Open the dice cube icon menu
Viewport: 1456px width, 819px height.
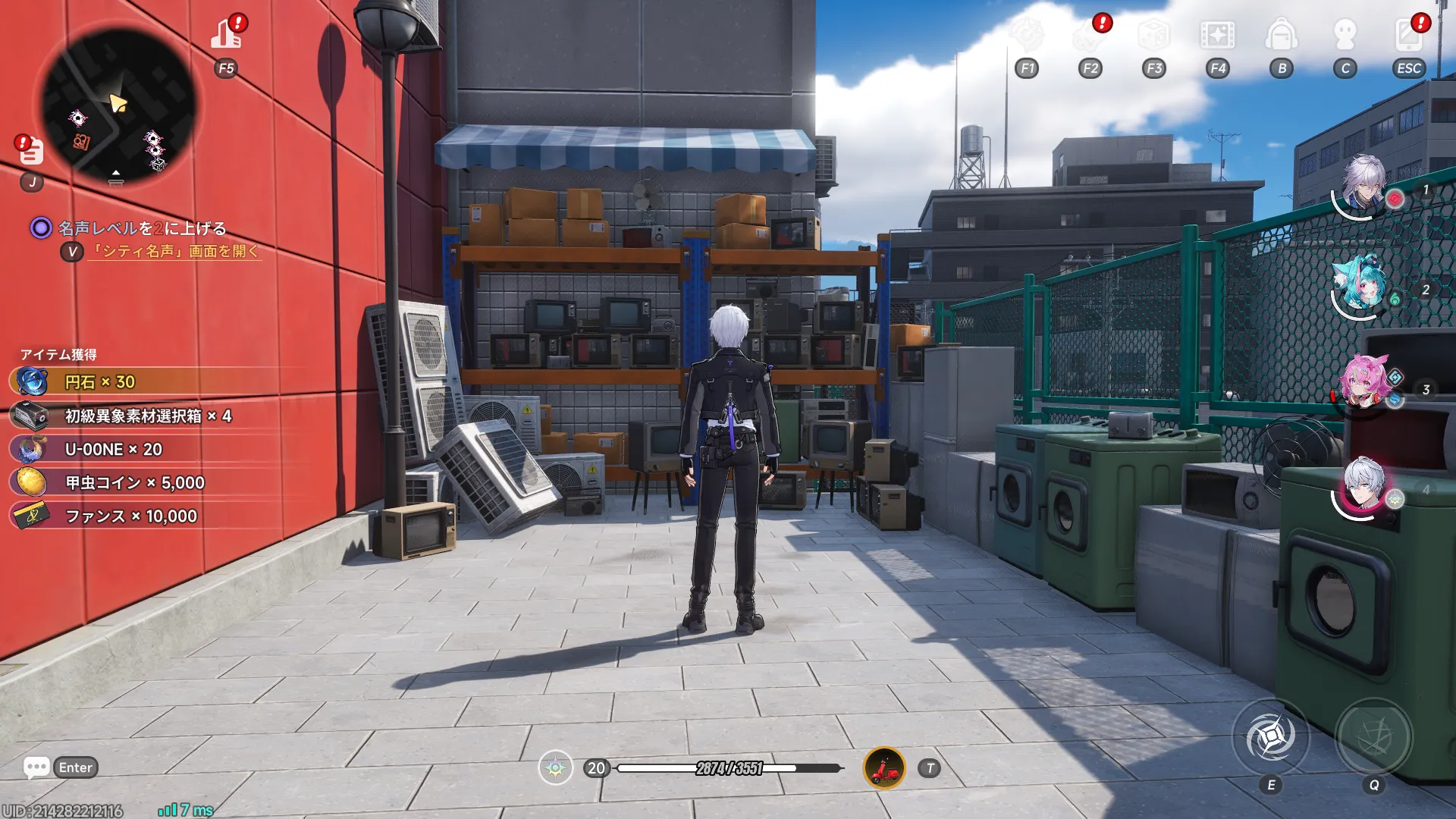point(1153,35)
